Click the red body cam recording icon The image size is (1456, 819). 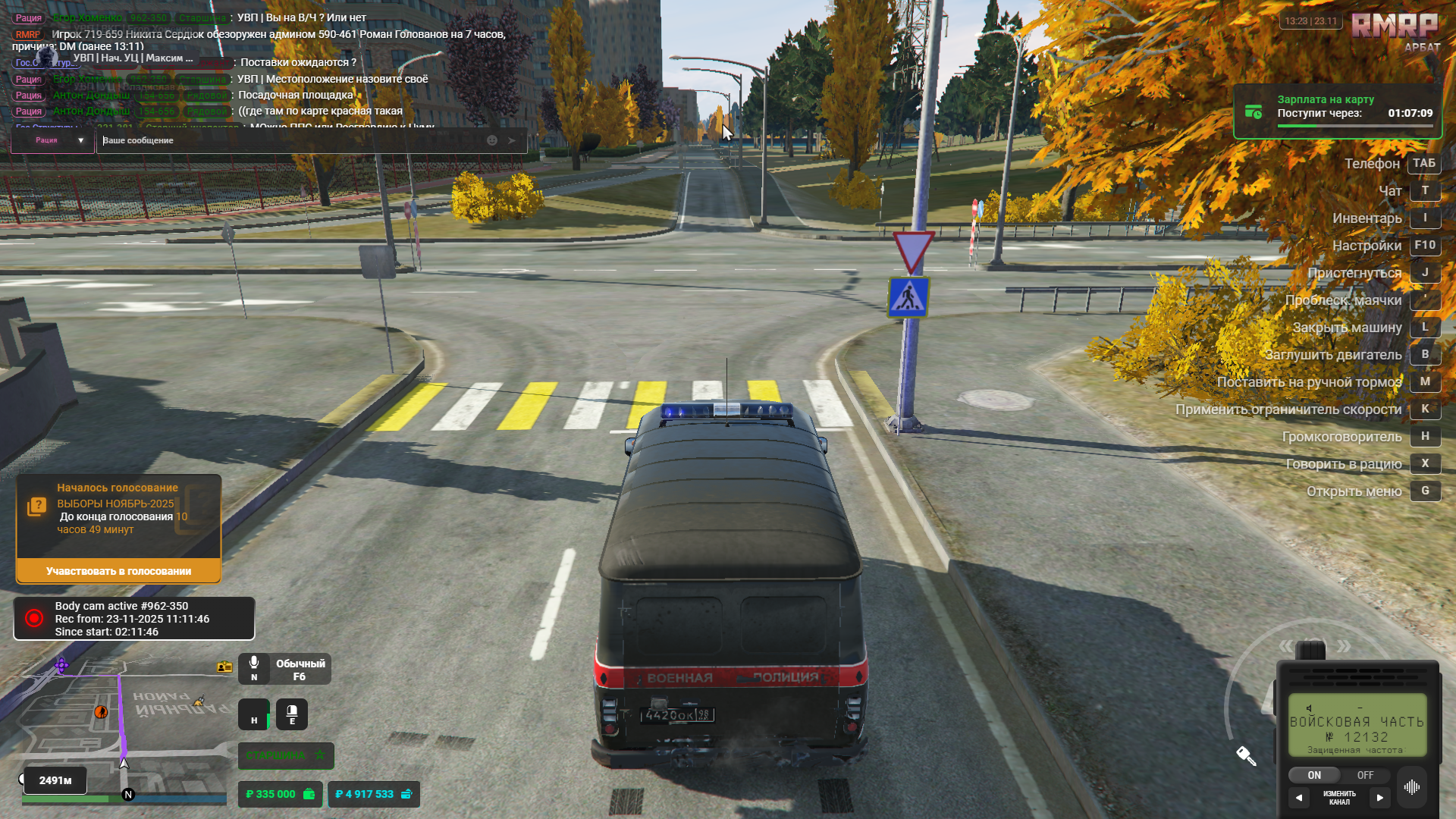(33, 617)
